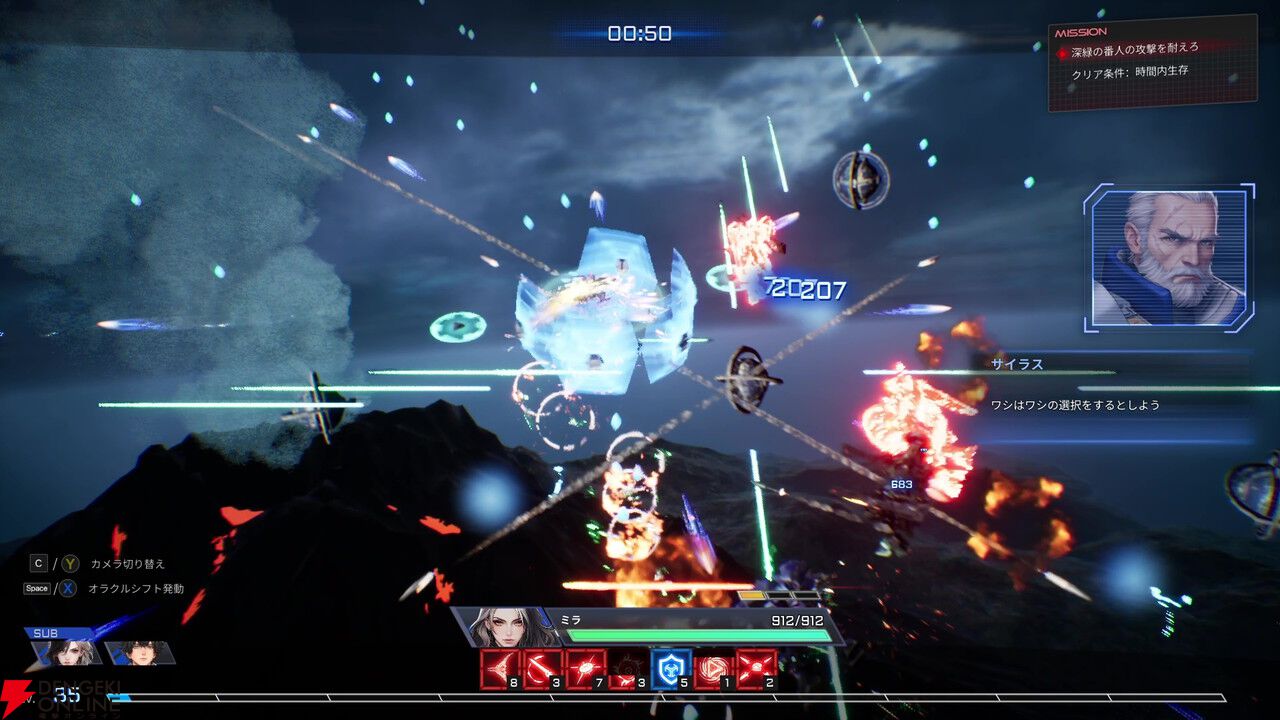Open the mission objective panel
Screen dimensions: 1280x720
[x=1152, y=61]
